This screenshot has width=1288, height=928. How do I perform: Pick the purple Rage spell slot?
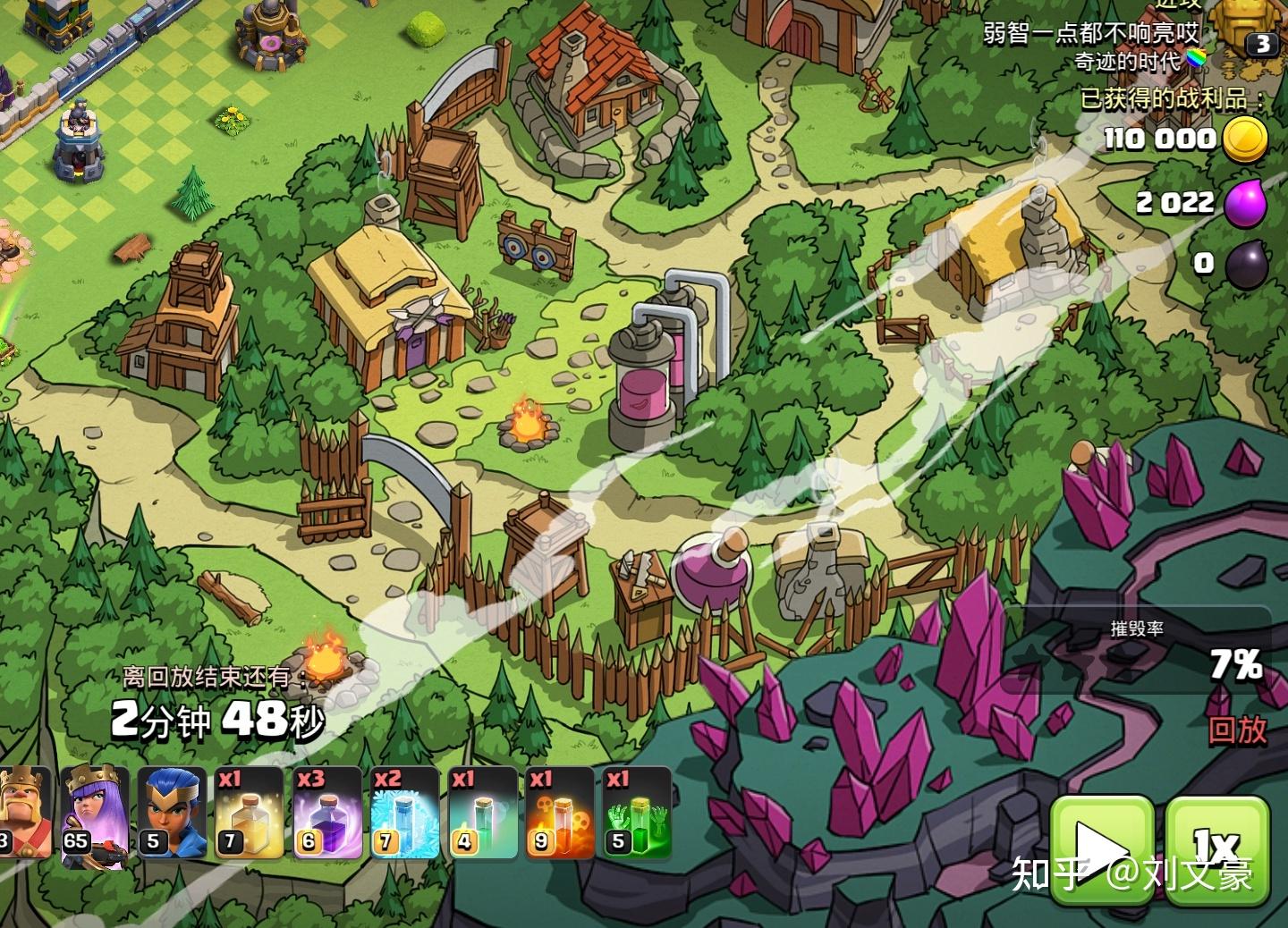pyautogui.click(x=327, y=812)
